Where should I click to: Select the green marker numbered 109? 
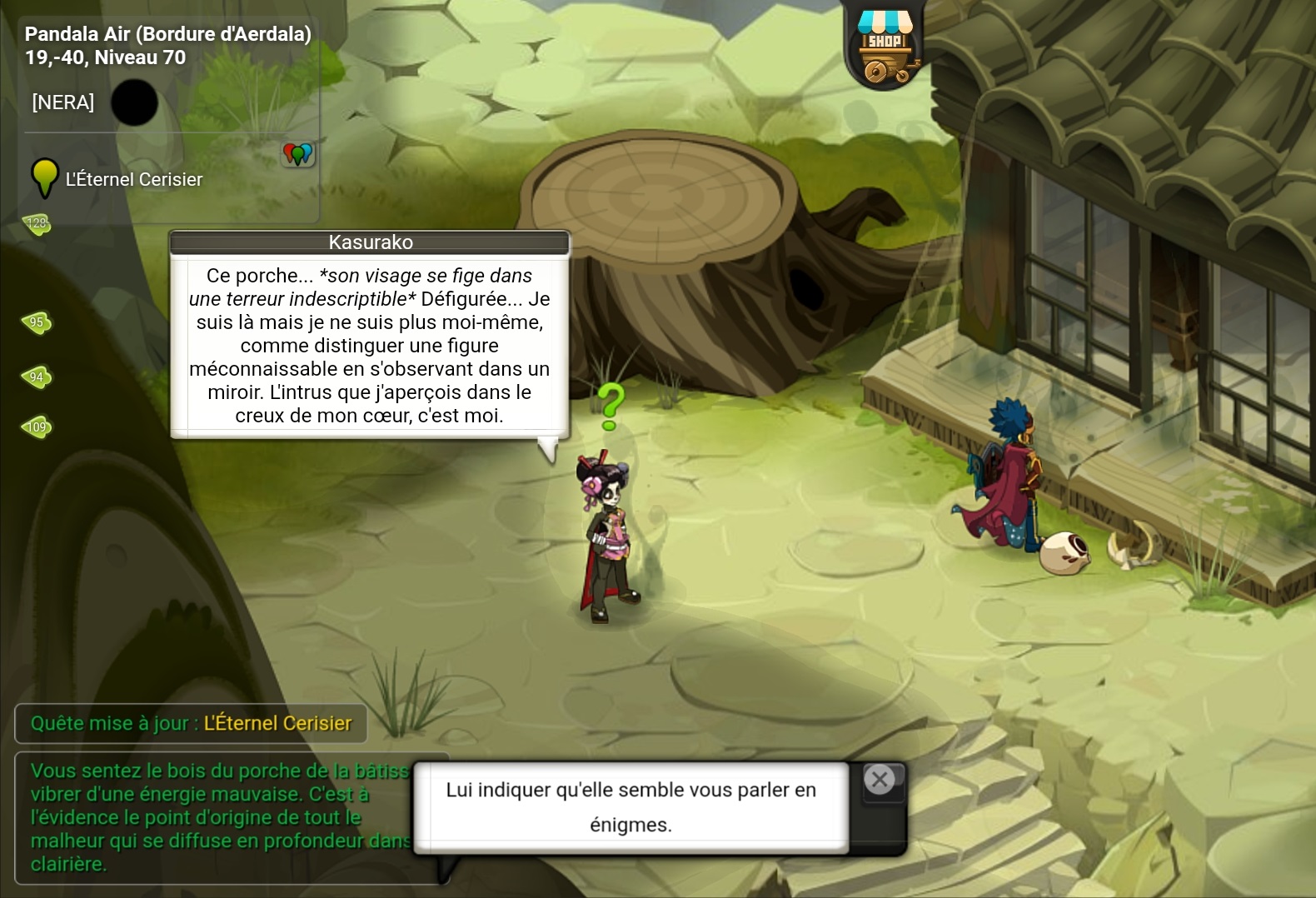coord(37,427)
